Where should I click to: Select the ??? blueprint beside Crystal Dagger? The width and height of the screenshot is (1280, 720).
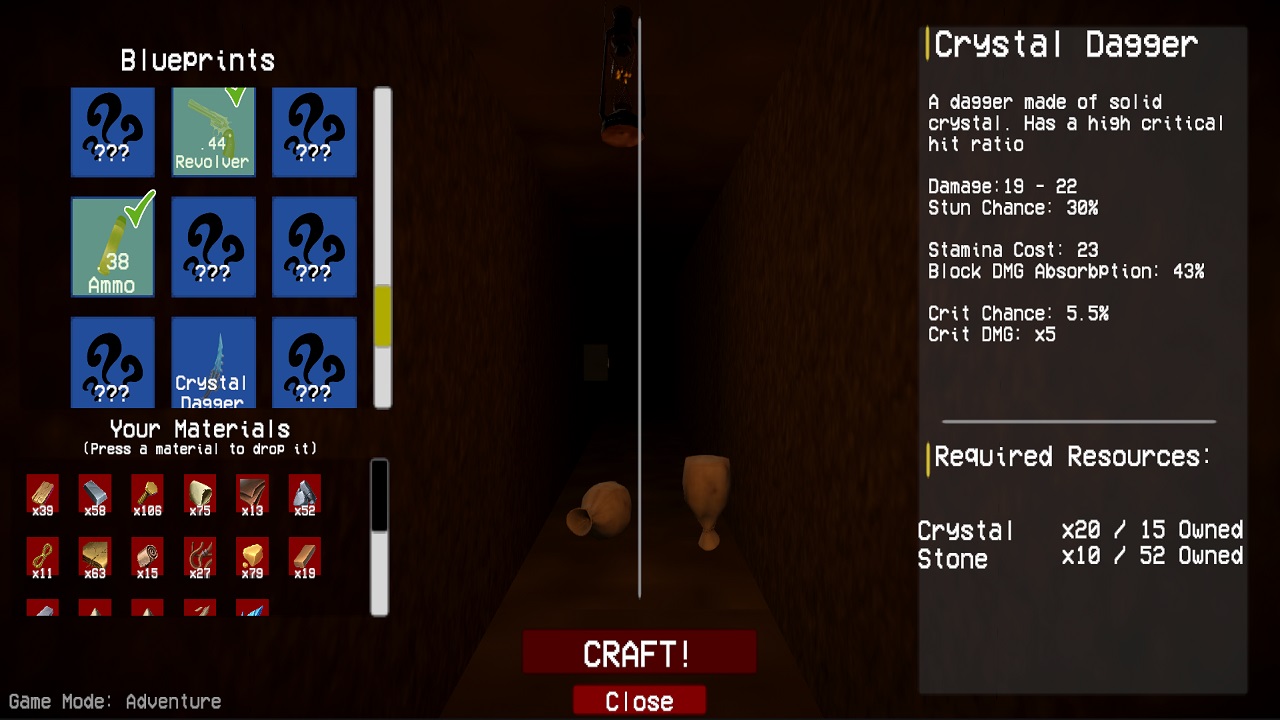click(314, 362)
